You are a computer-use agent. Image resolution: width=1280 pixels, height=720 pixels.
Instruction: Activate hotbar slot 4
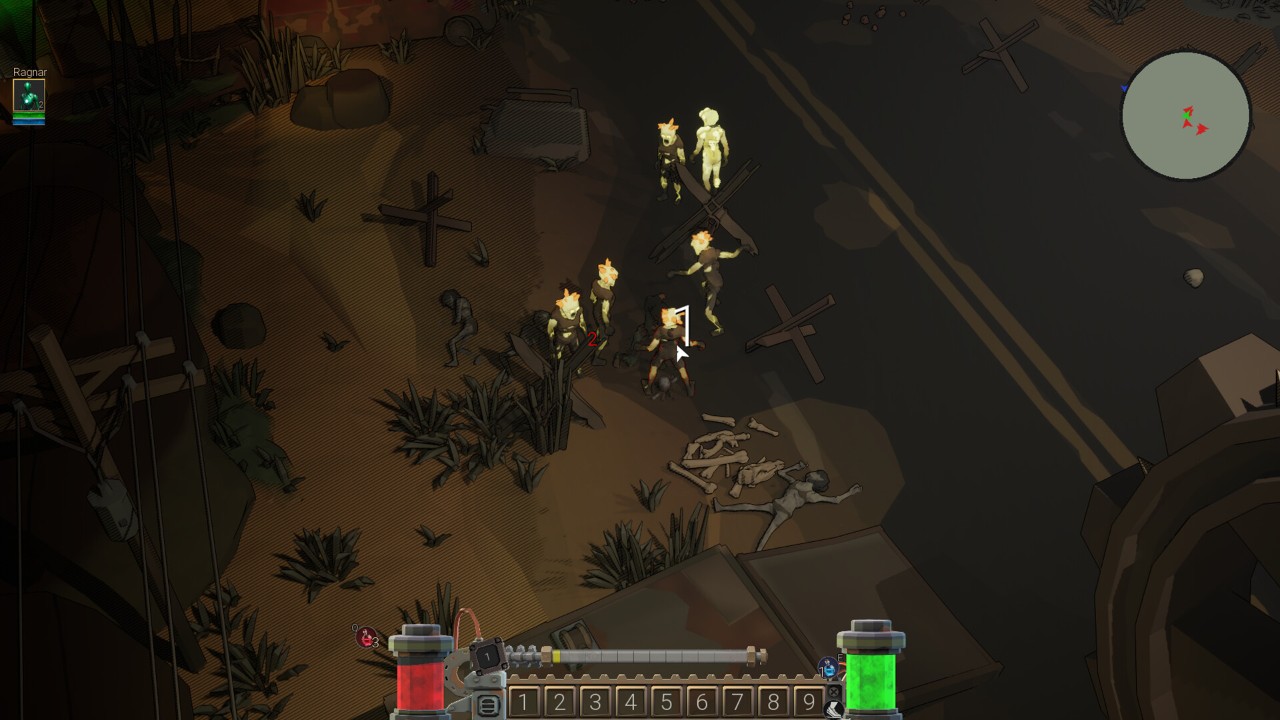631,702
